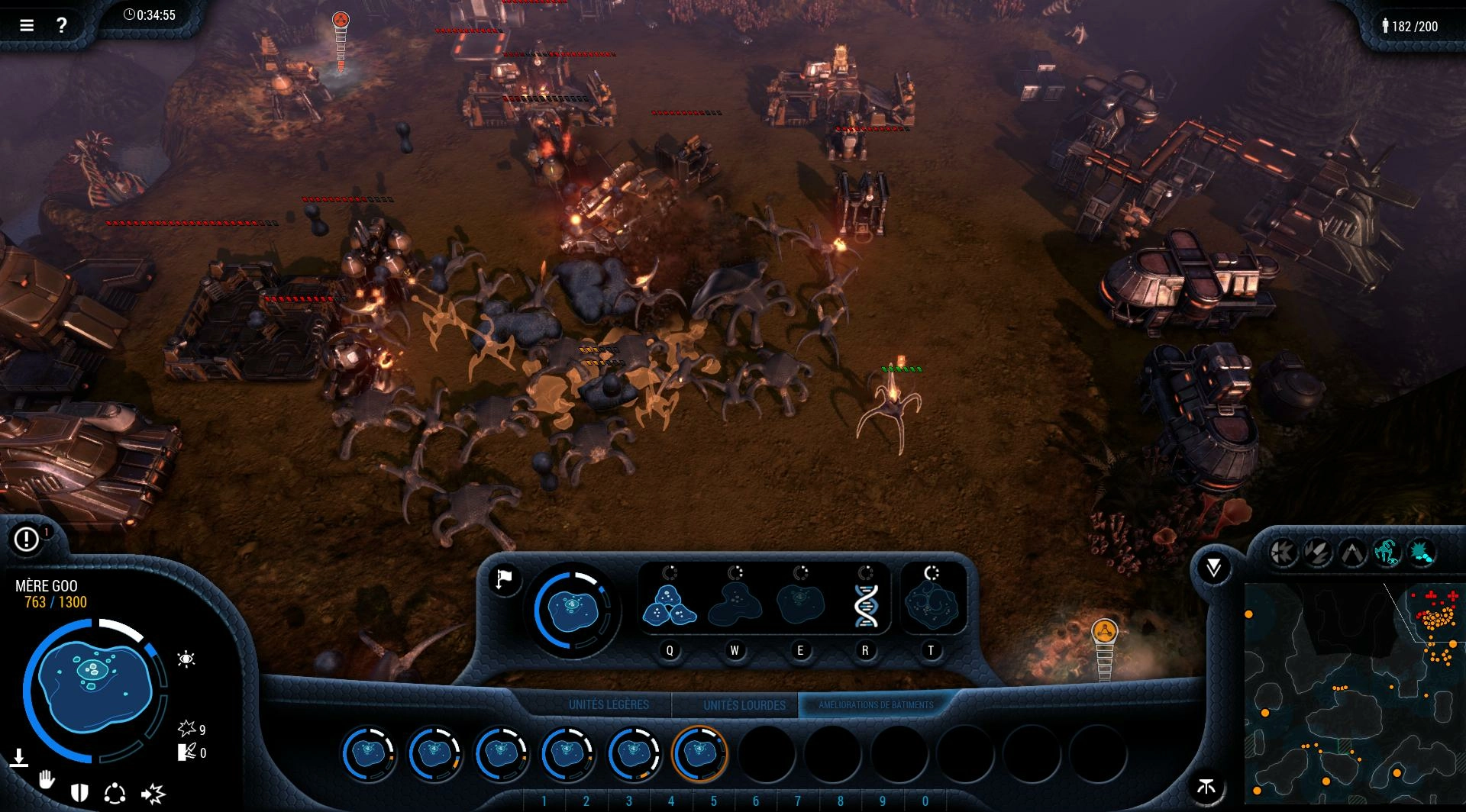Click the white flag rally point button

coord(504,579)
